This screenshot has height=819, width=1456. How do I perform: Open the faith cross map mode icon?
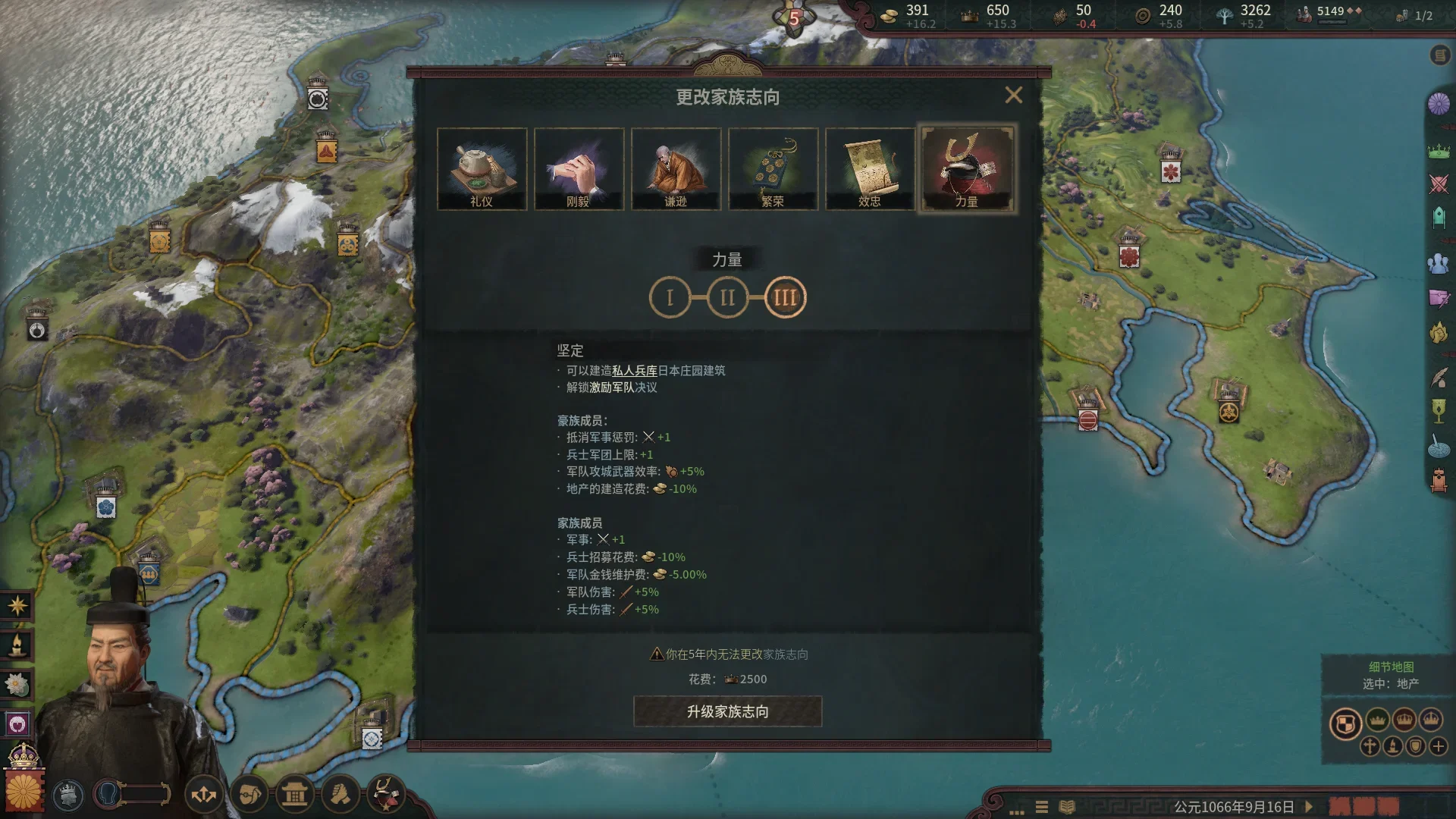(1370, 747)
